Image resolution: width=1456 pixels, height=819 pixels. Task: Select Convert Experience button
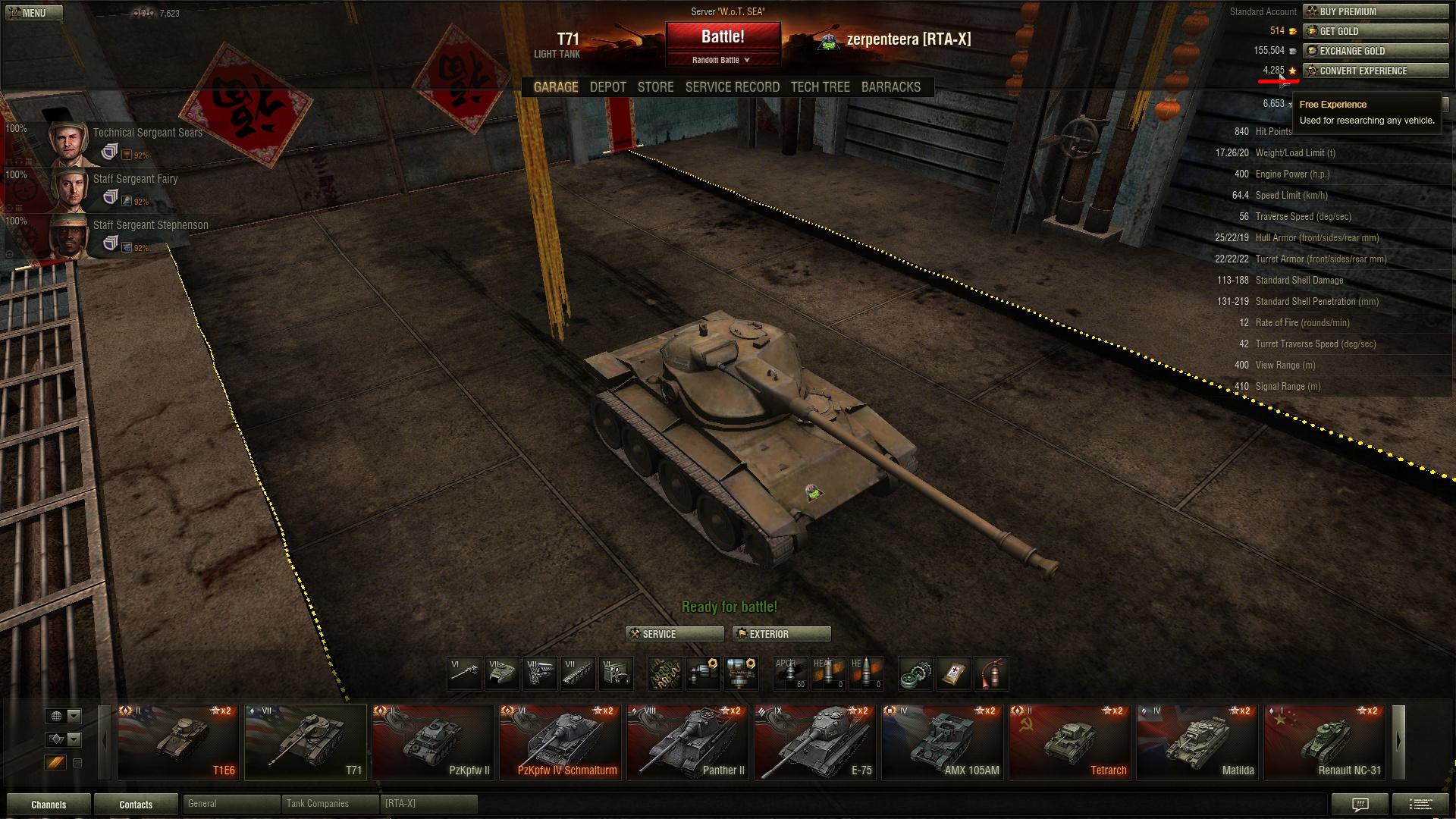click(x=1375, y=71)
